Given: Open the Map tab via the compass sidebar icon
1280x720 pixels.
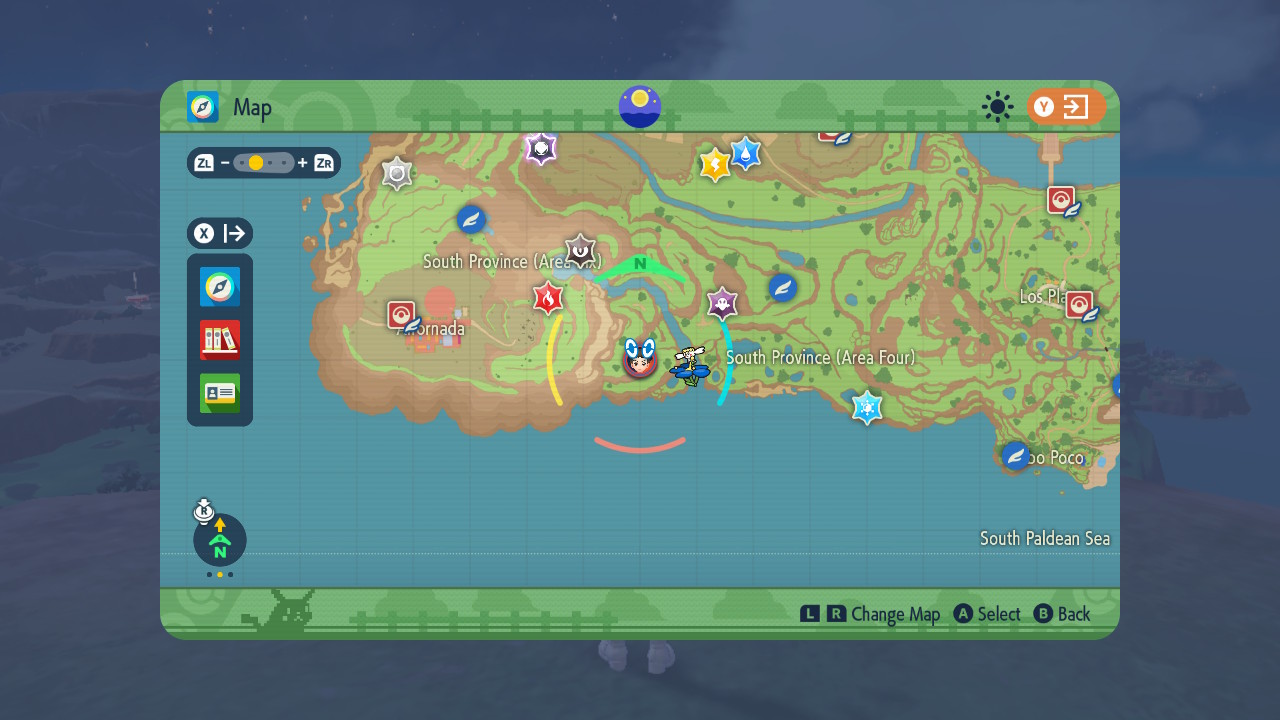Looking at the screenshot, I should tap(219, 287).
